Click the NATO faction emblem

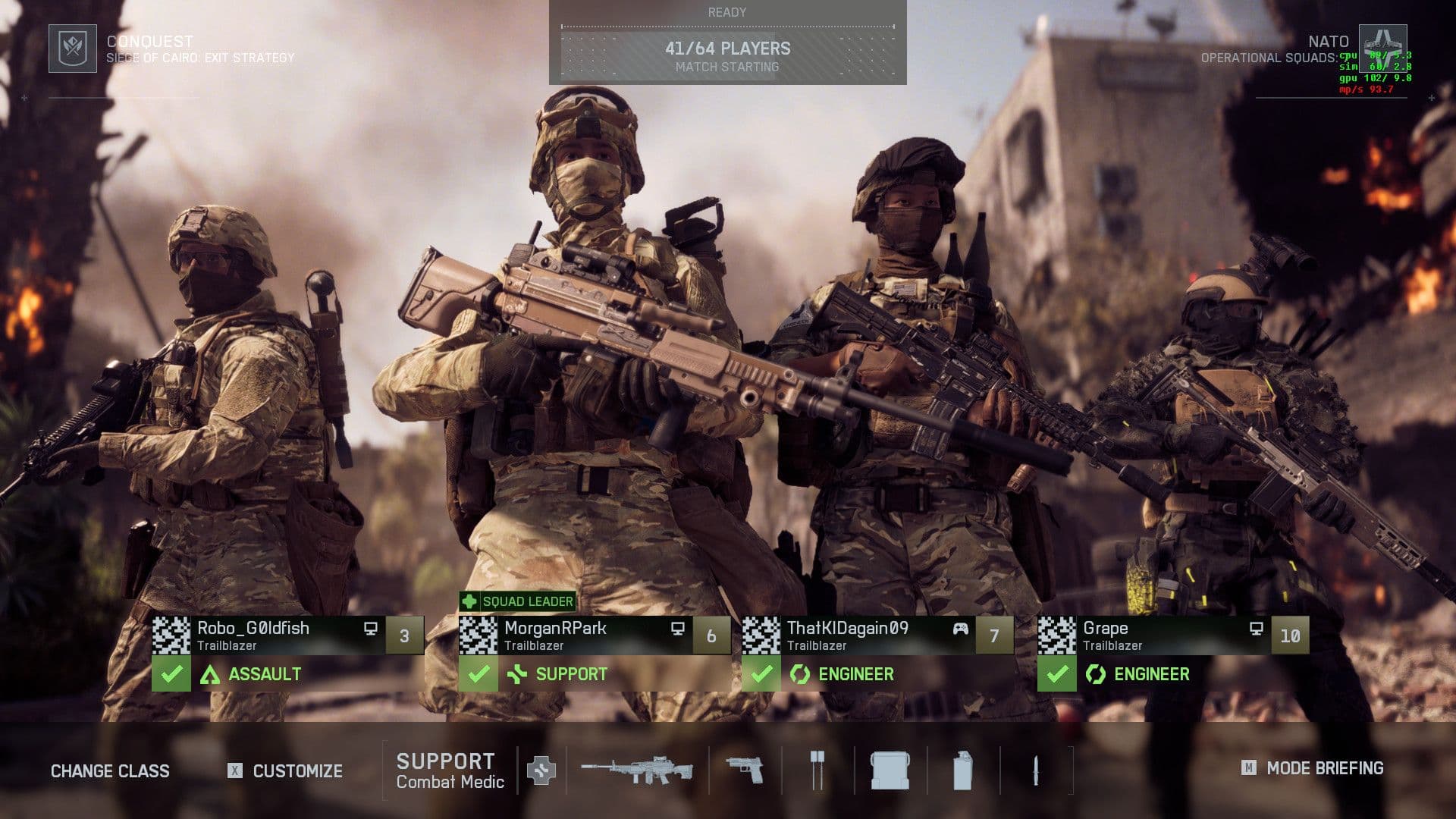pos(1382,47)
